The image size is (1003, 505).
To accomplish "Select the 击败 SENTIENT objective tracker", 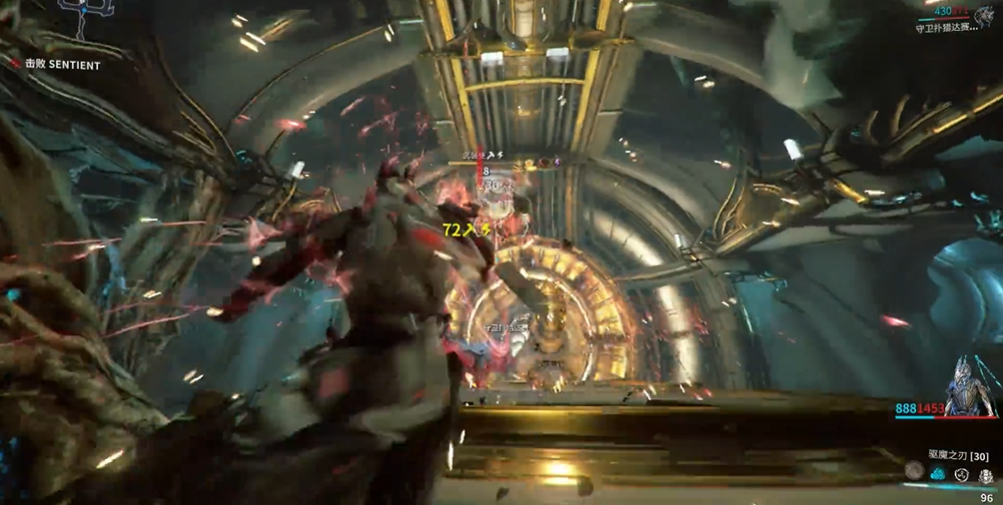I will (x=62, y=65).
